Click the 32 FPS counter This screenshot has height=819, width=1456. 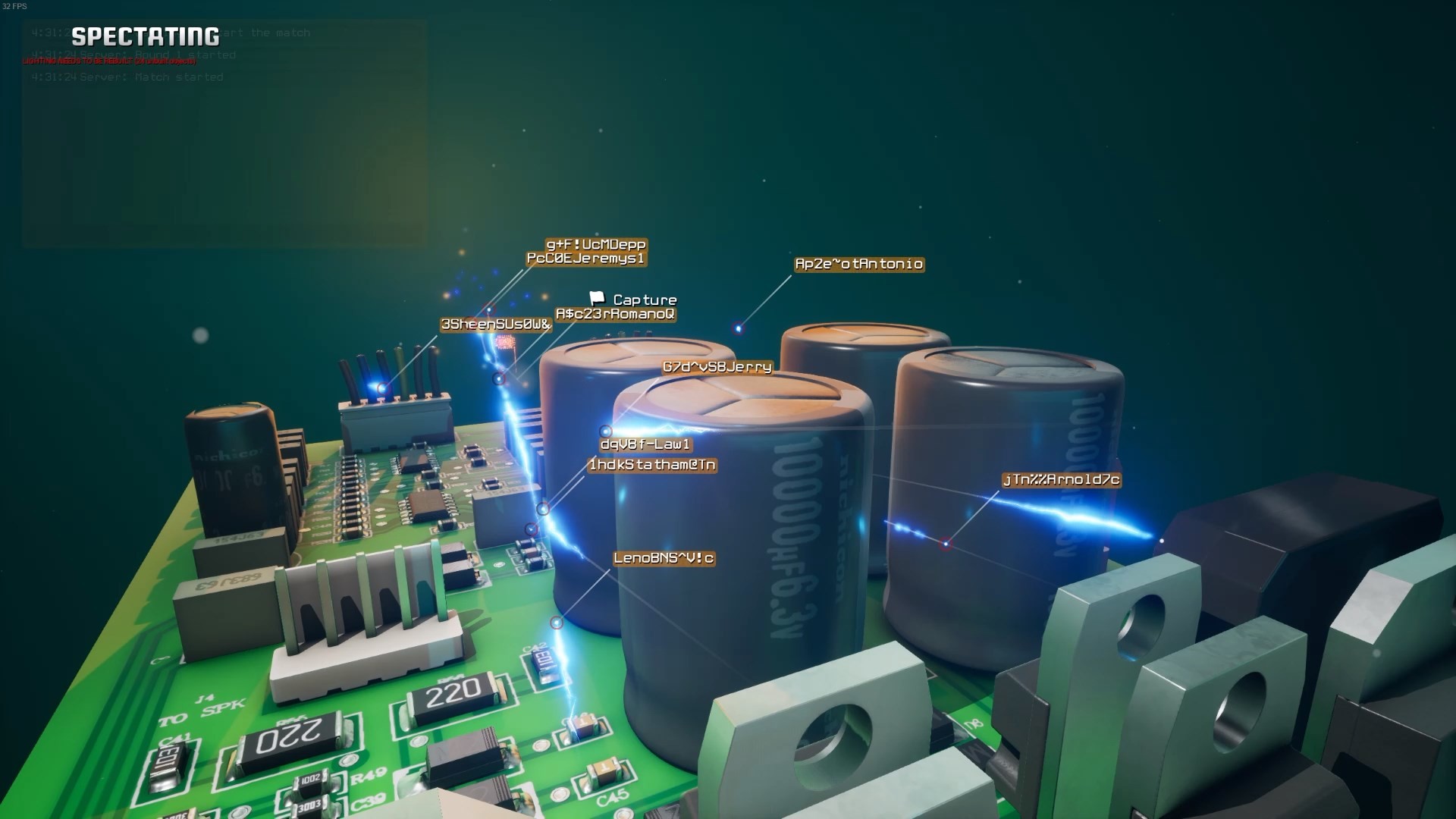click(x=14, y=6)
